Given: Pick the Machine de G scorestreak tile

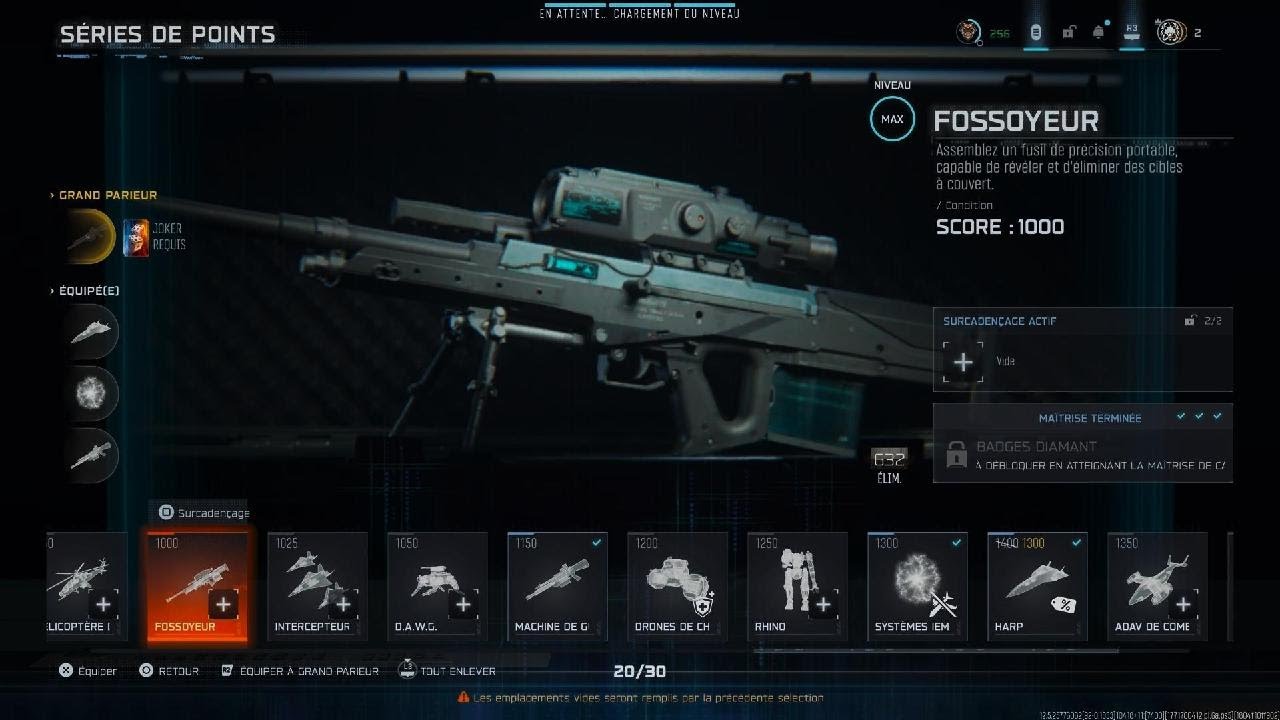Looking at the screenshot, I should 557,586.
